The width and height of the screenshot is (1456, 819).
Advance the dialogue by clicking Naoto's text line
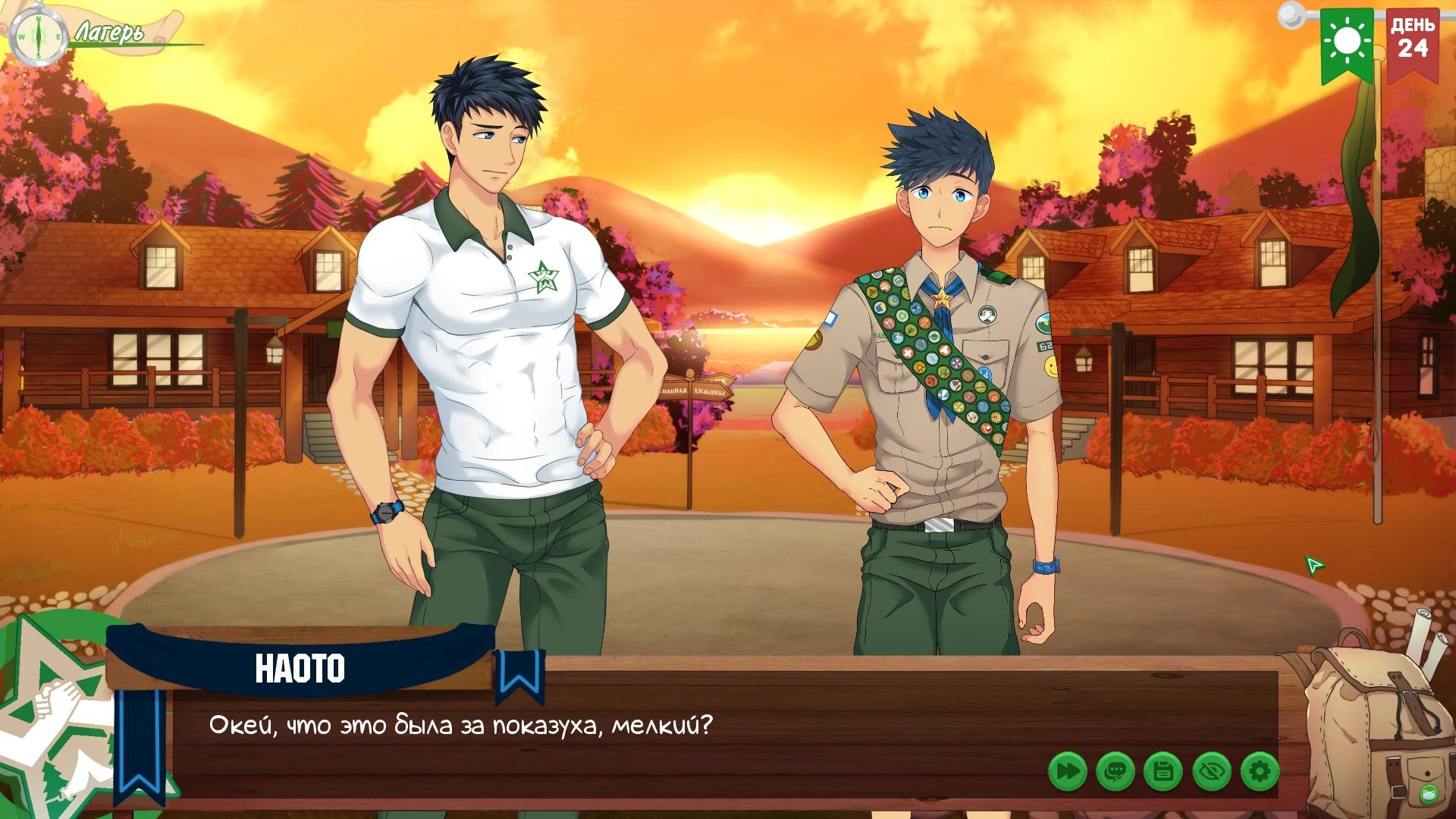click(x=461, y=726)
